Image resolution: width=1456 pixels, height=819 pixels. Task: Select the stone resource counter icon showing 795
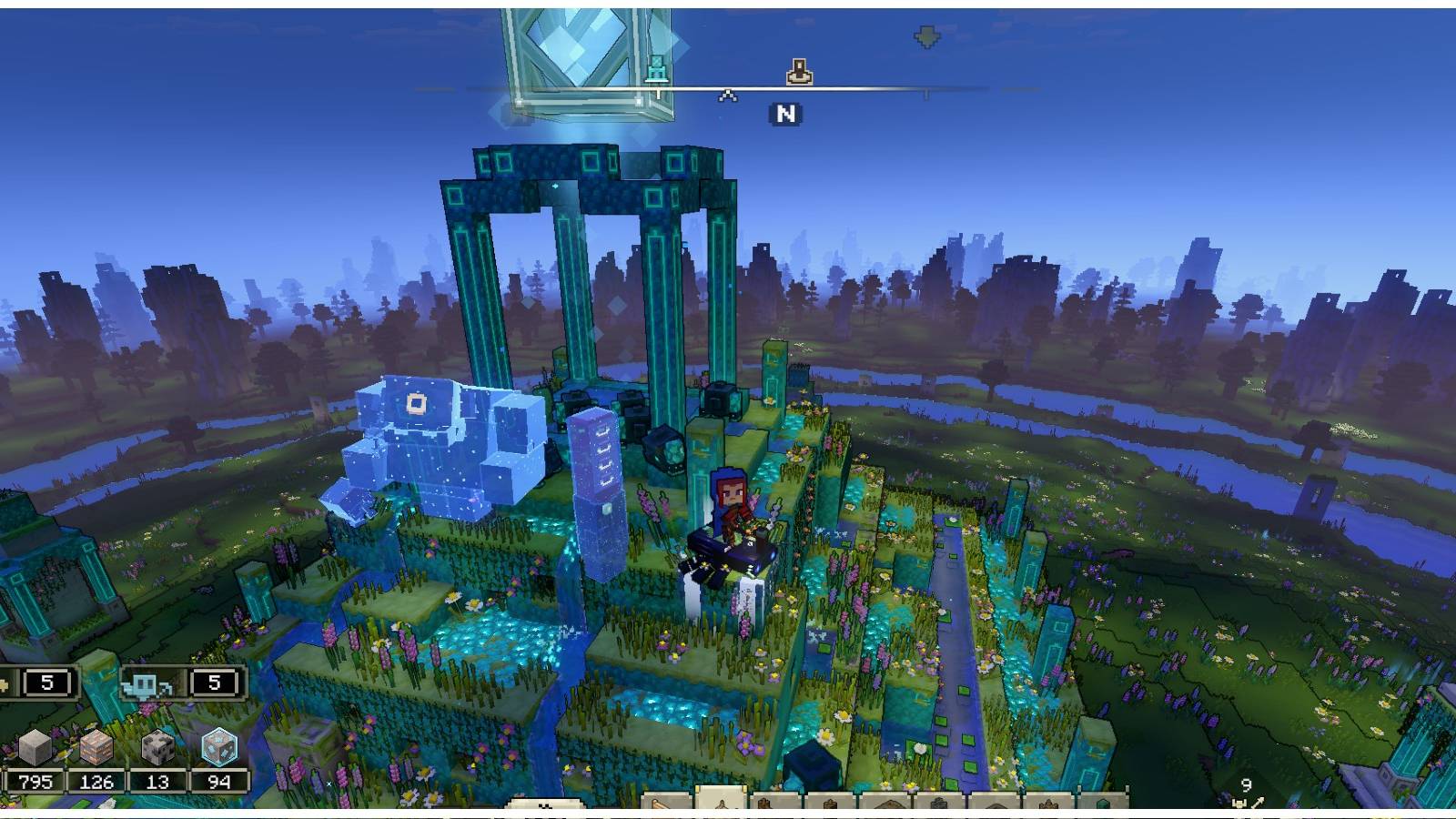(x=35, y=746)
